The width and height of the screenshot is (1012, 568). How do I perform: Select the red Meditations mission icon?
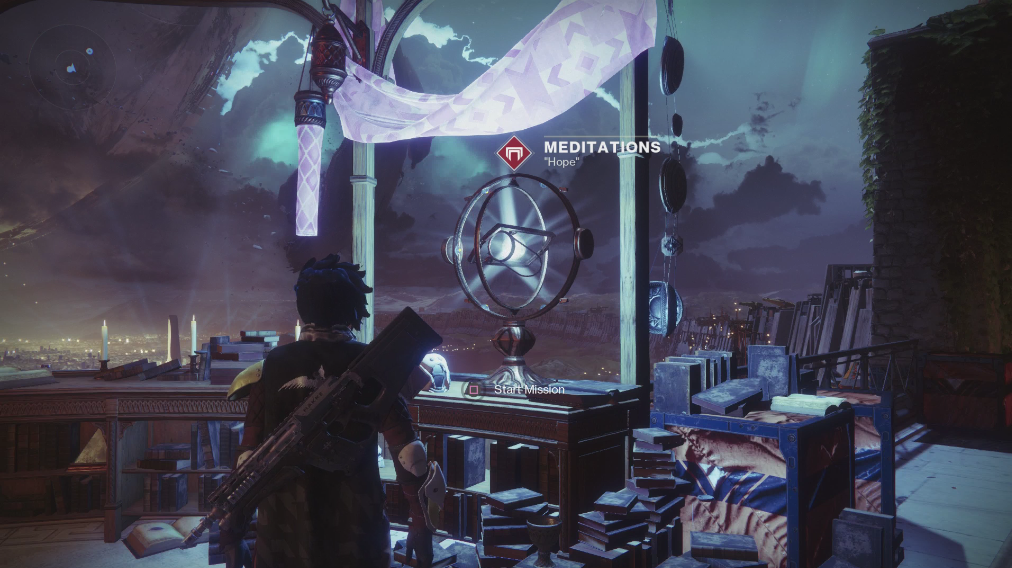[x=513, y=153]
